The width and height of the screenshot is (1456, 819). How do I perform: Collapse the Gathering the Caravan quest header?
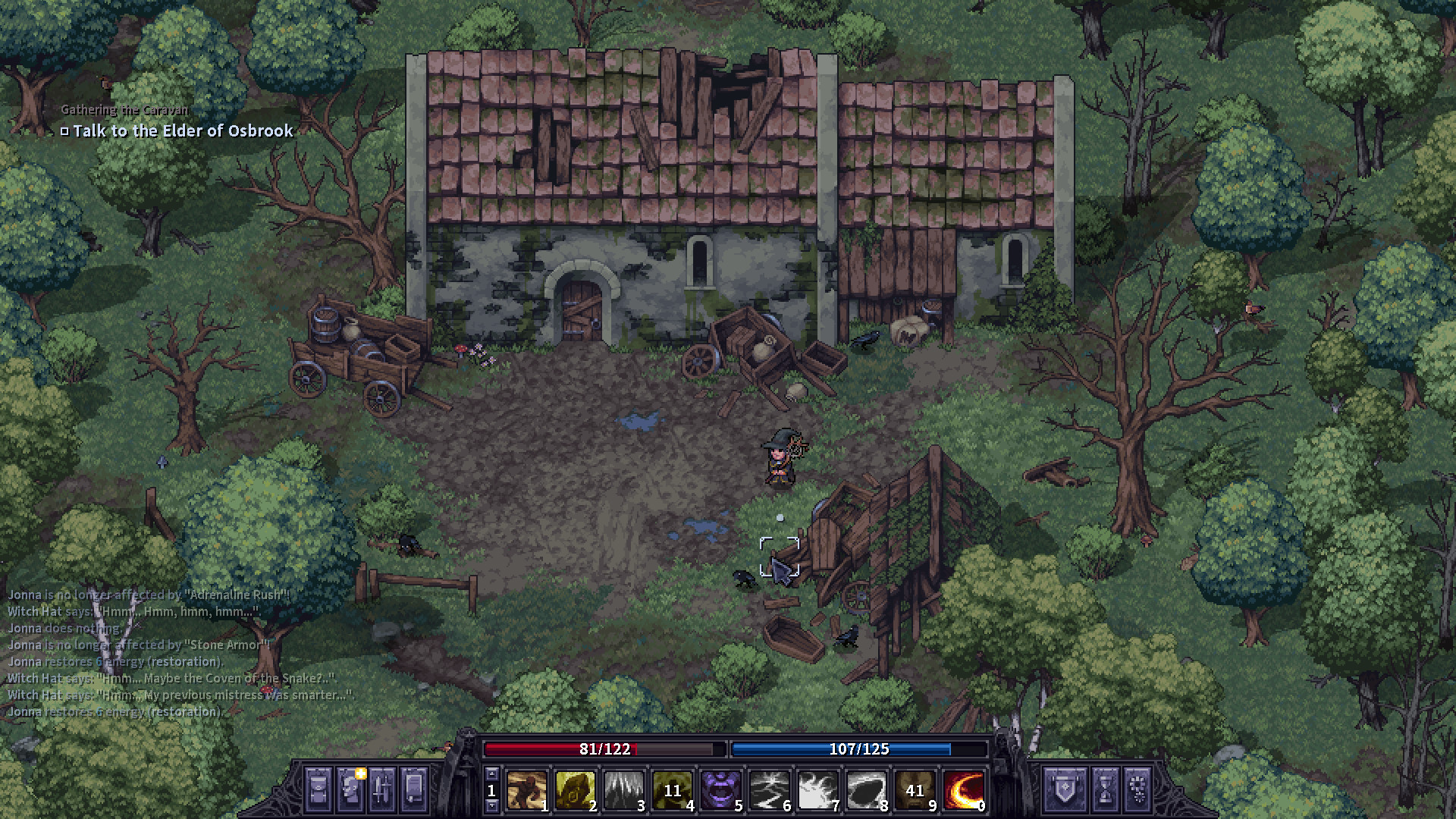[124, 109]
